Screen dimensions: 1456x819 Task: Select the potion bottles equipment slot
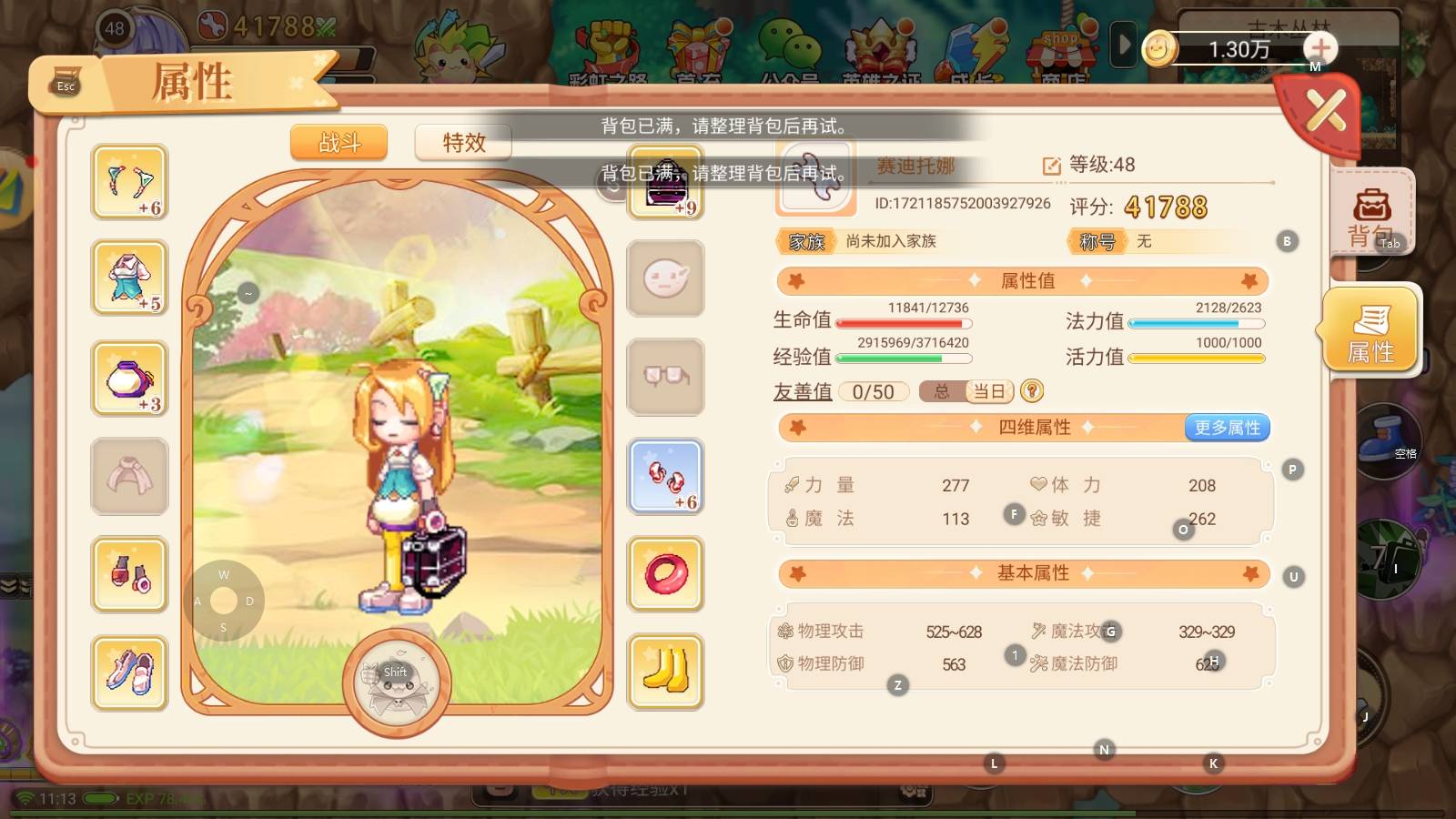pyautogui.click(x=130, y=574)
